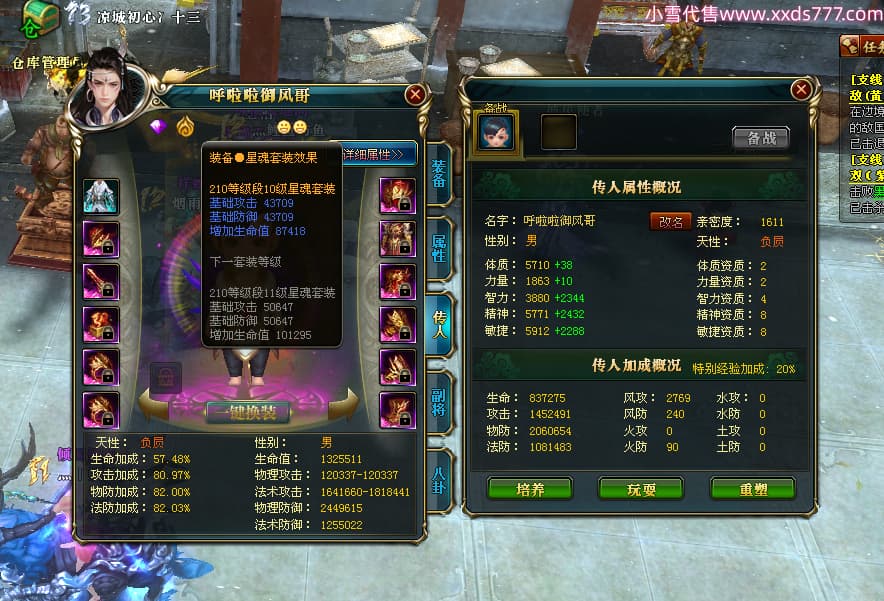This screenshot has height=601, width=884.
Task: Close the 呼啦啦御风哥 character panel
Action: 416,95
